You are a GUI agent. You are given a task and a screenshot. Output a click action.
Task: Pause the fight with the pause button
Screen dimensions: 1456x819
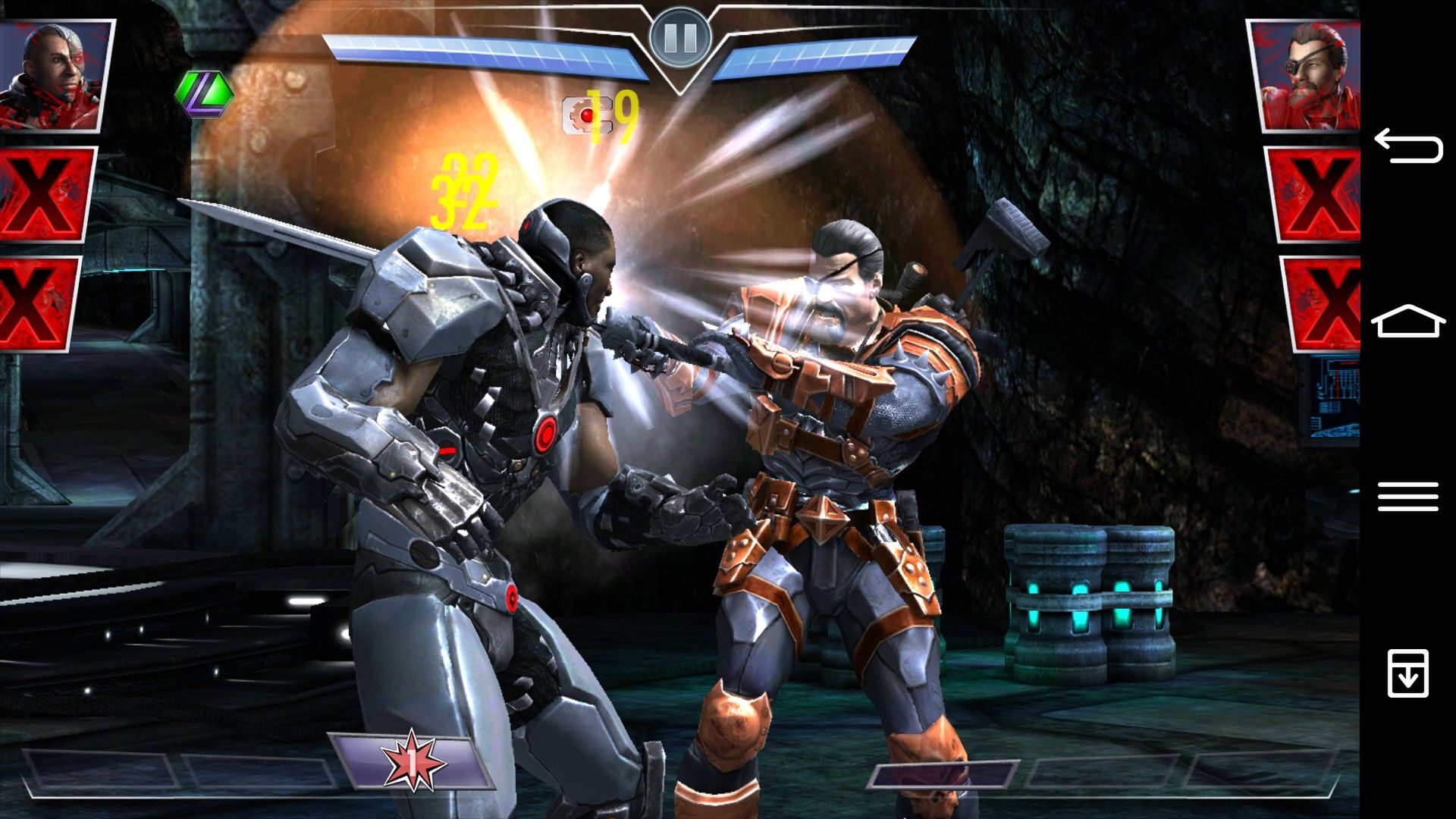(x=679, y=36)
